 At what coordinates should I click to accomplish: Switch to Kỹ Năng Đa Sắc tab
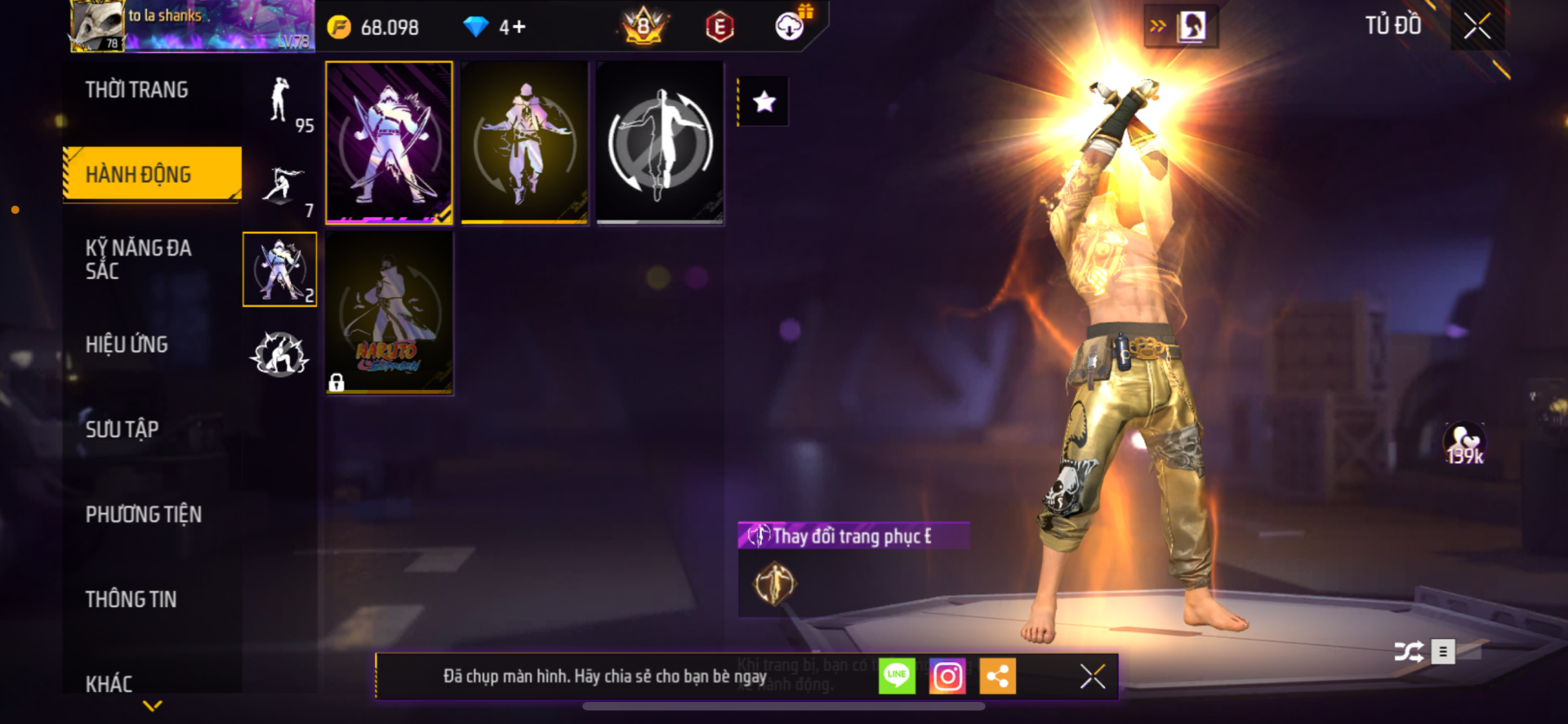coord(139,259)
